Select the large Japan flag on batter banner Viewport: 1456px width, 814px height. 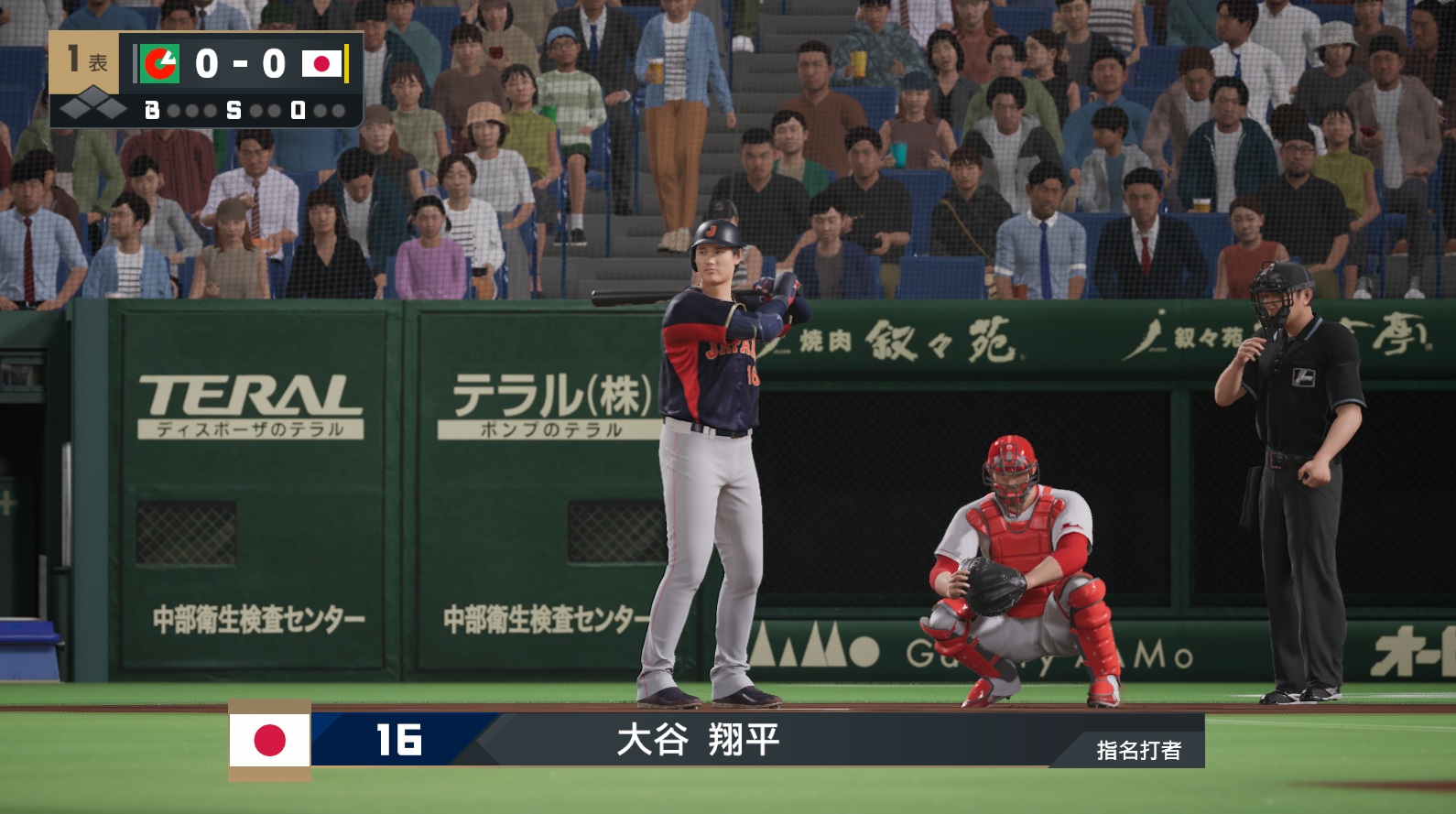click(x=269, y=740)
